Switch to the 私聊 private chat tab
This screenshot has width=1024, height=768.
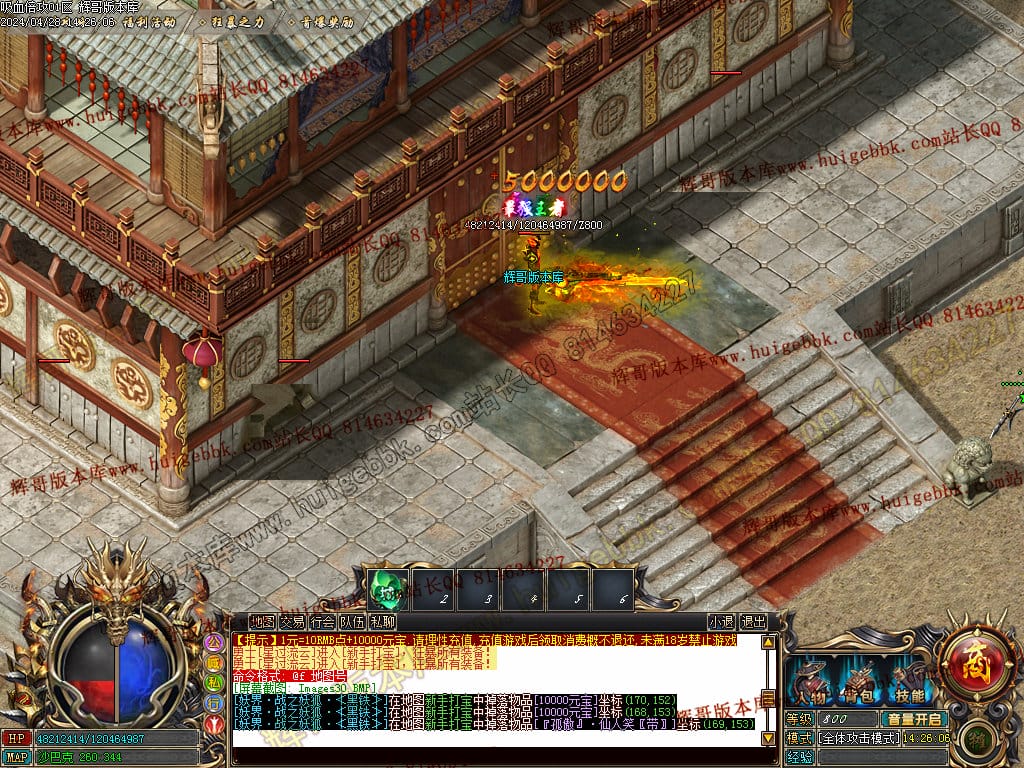click(x=382, y=621)
